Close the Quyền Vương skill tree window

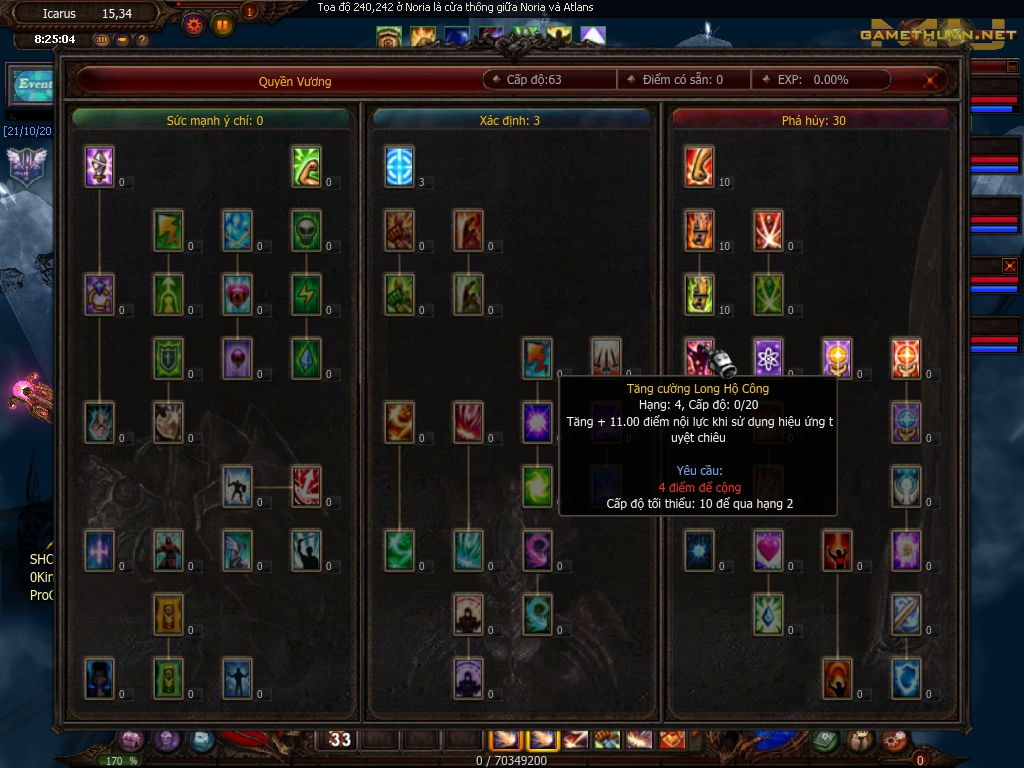pyautogui.click(x=932, y=81)
